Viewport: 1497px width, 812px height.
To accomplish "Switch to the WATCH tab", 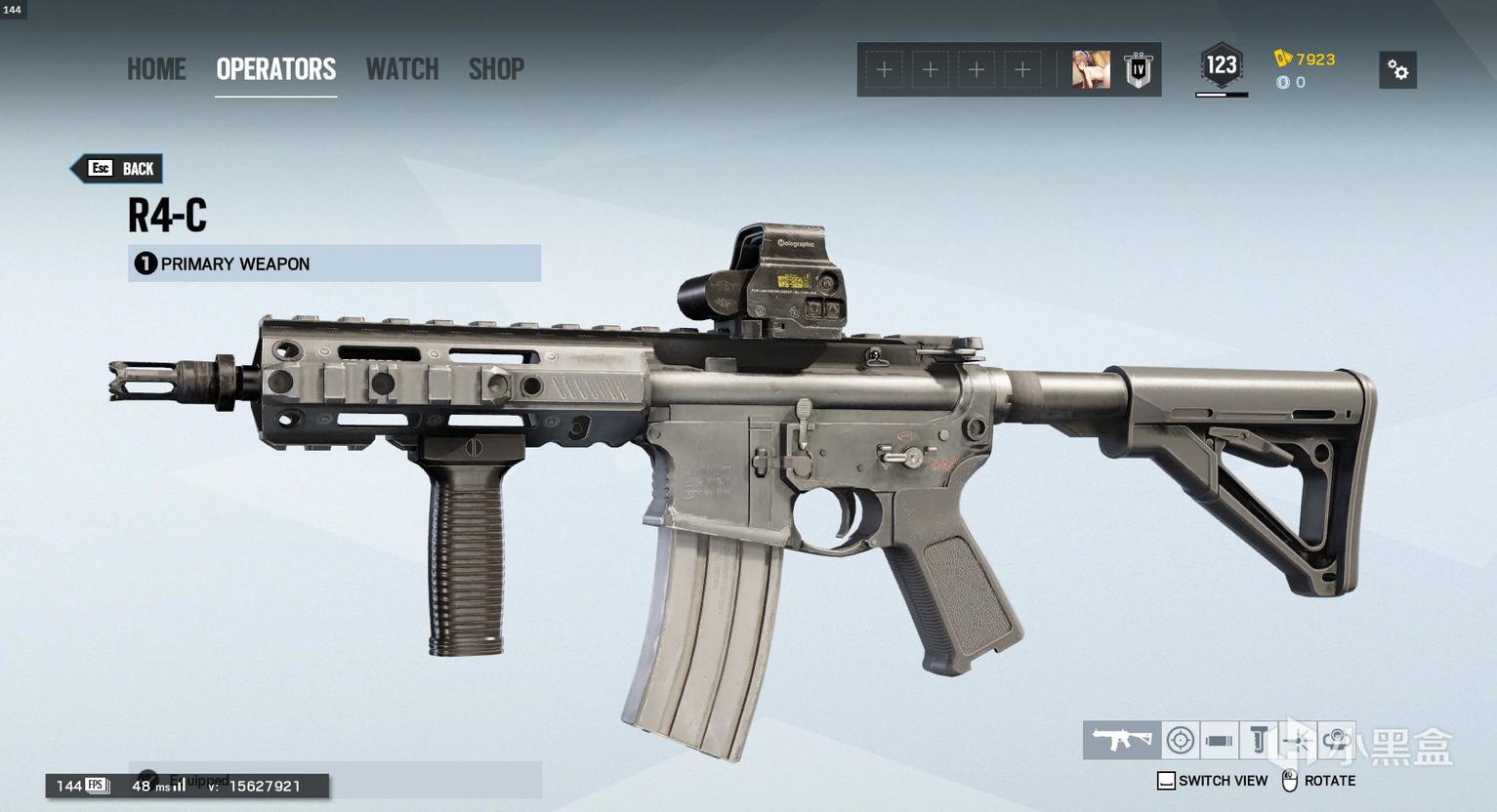I will click(x=402, y=69).
